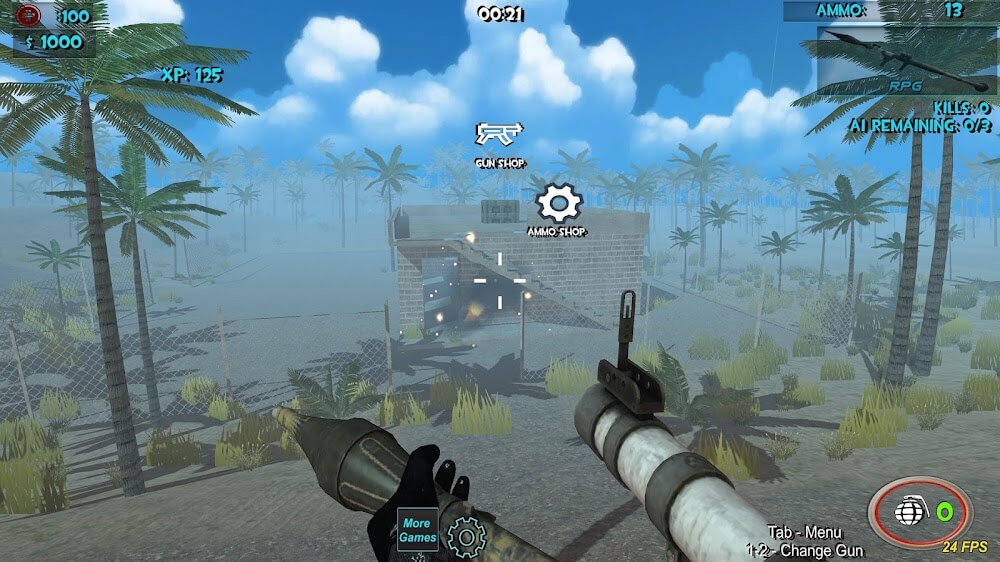The image size is (1000, 562).
Task: Select the grenade icon in the red circle
Action: click(x=907, y=512)
